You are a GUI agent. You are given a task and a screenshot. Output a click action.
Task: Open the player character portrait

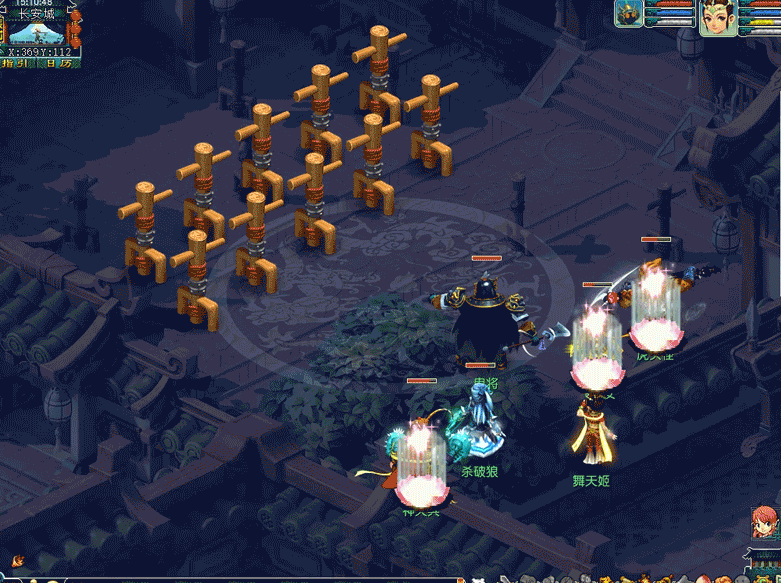pos(717,18)
